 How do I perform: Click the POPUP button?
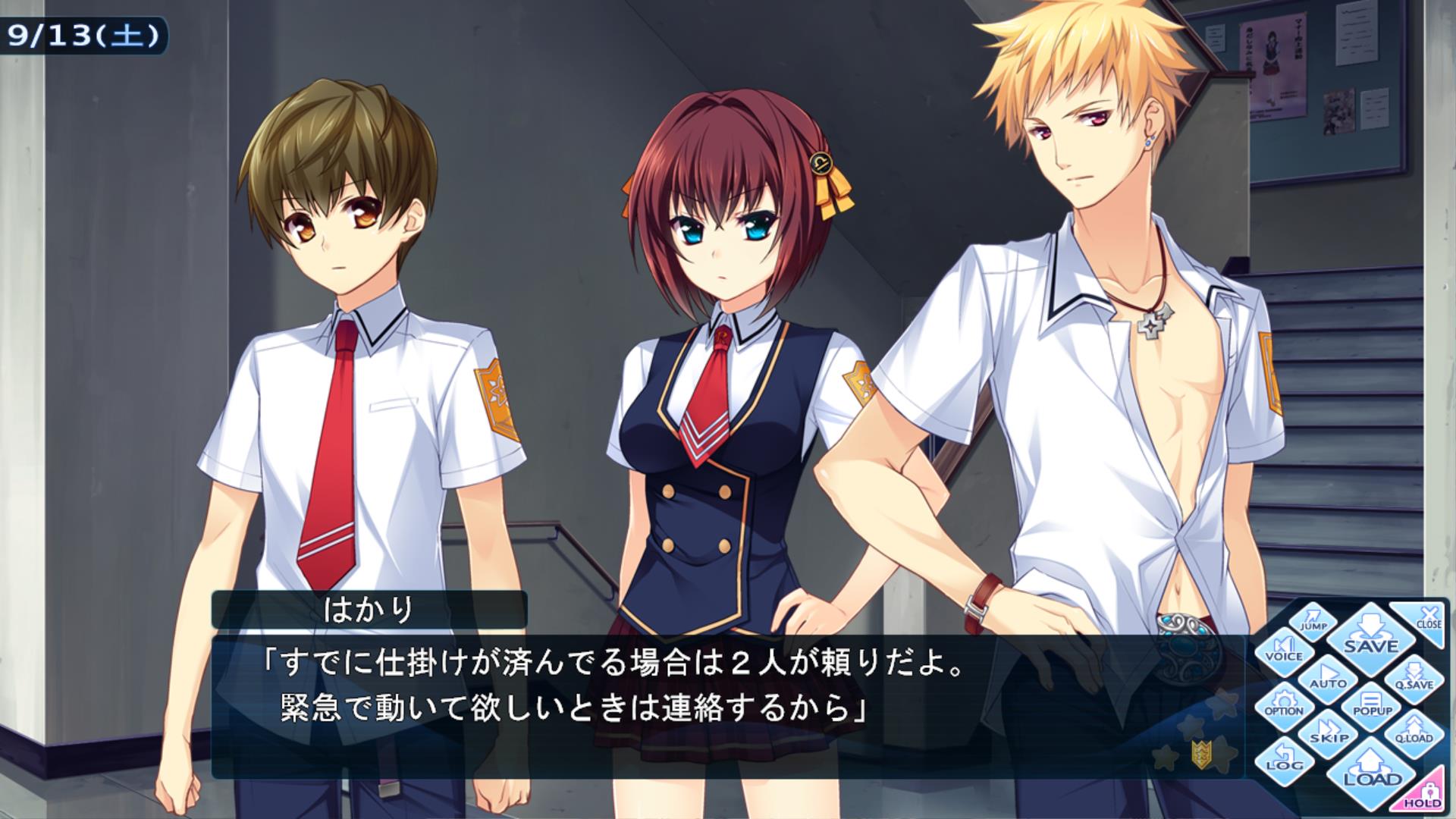click(1372, 705)
